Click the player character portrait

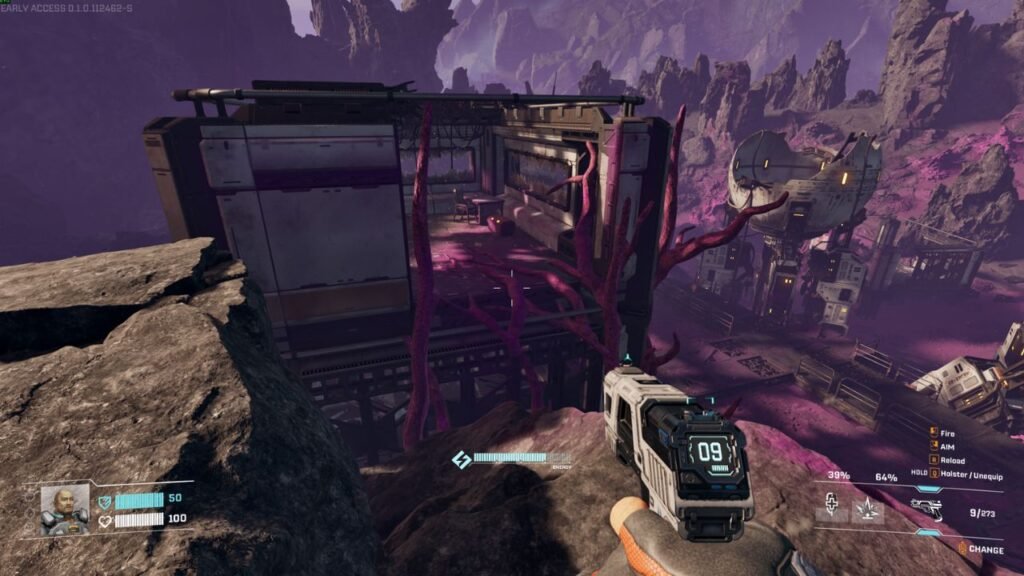pyautogui.click(x=65, y=509)
